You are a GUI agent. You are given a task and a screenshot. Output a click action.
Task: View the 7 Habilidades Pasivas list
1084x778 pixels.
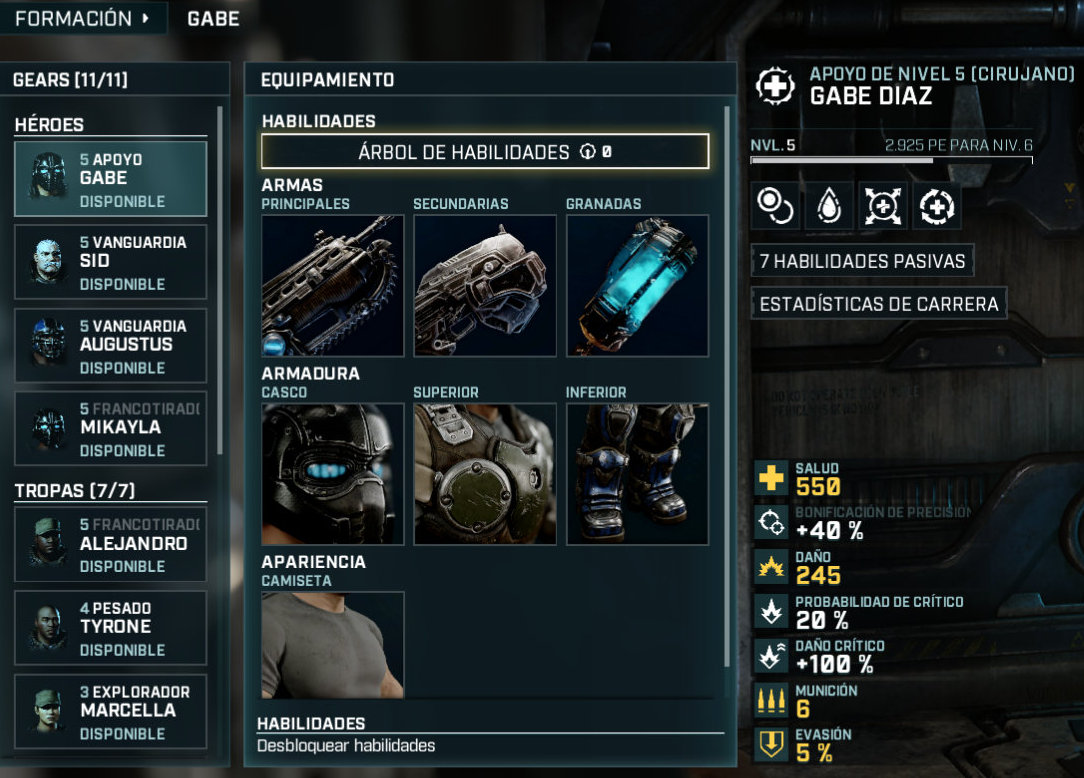point(862,261)
